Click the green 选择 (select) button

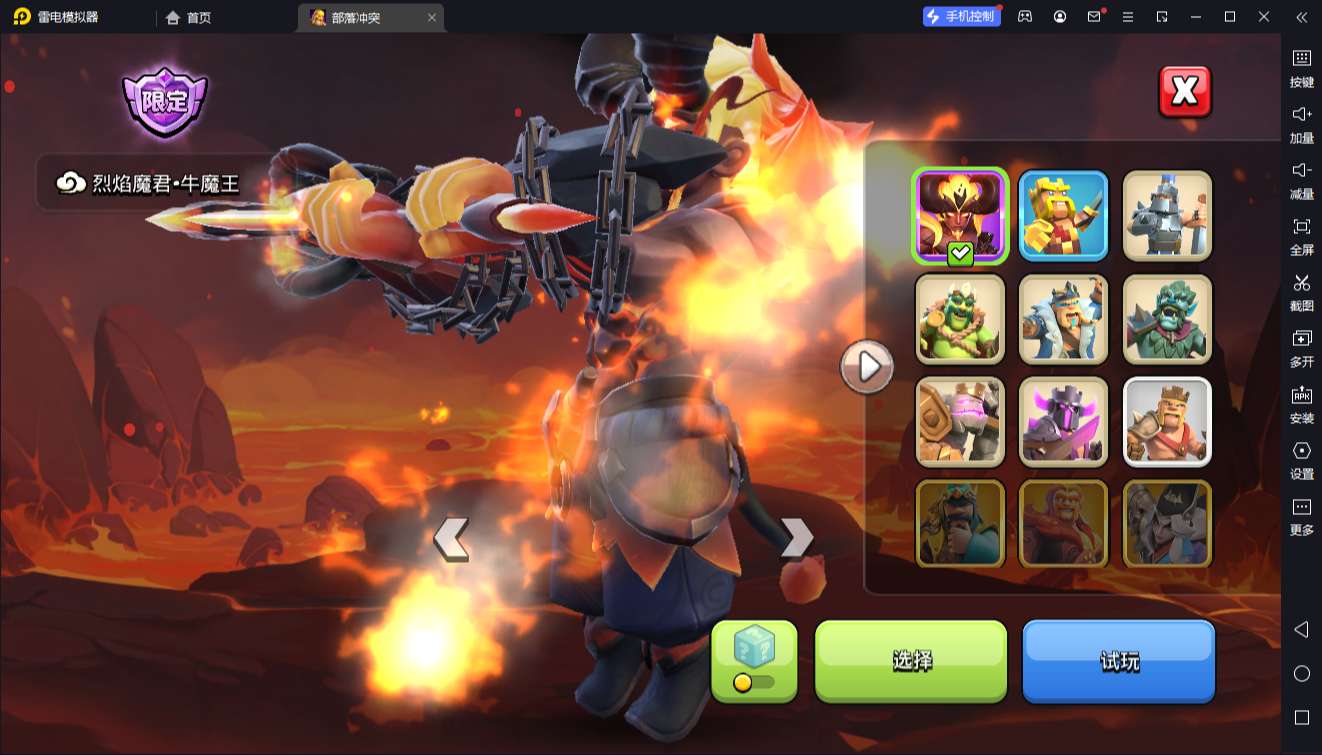tap(911, 660)
